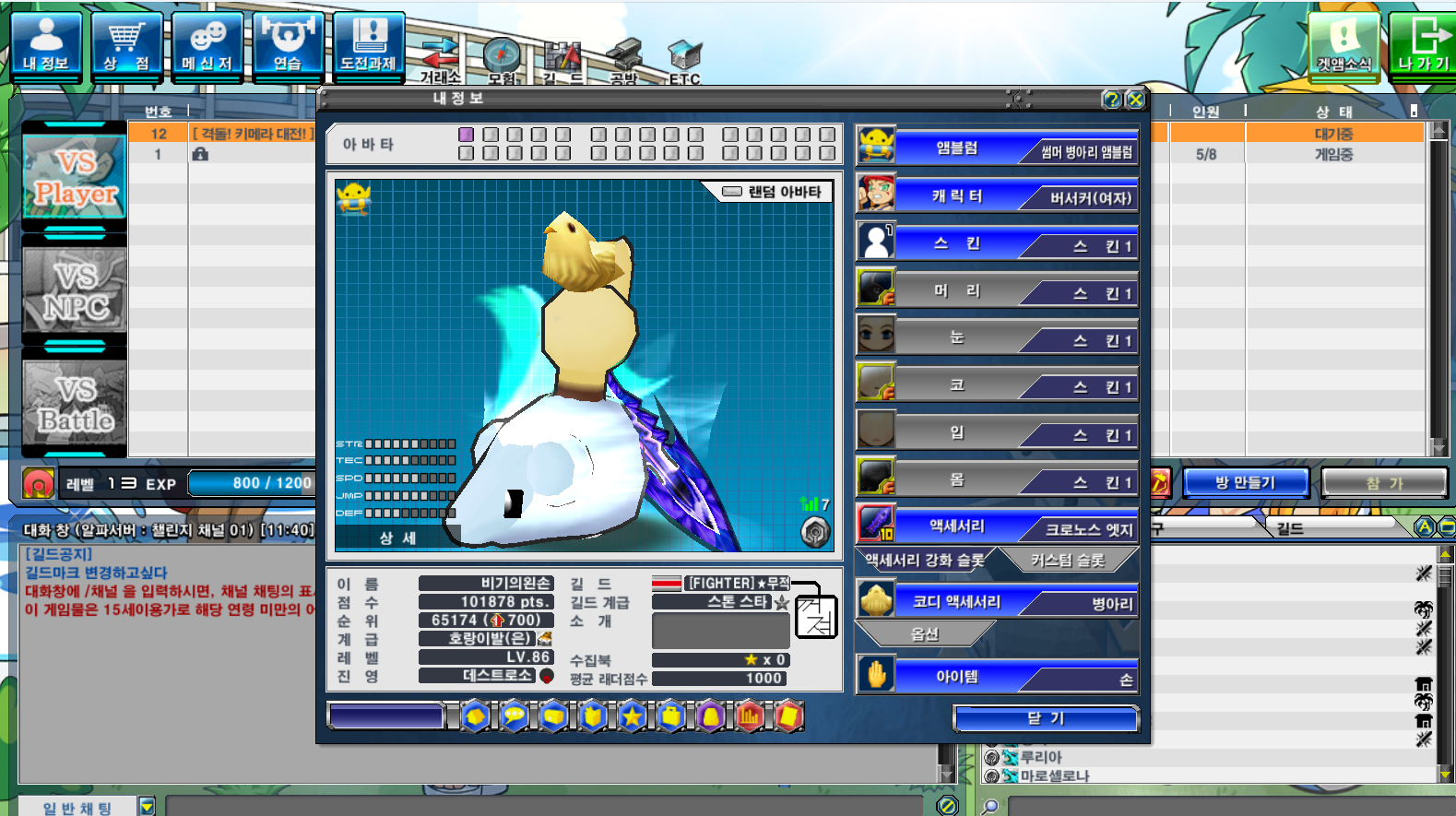Open 겟앰소식 news button
Image resolution: width=1456 pixels, height=816 pixels.
(1344, 45)
